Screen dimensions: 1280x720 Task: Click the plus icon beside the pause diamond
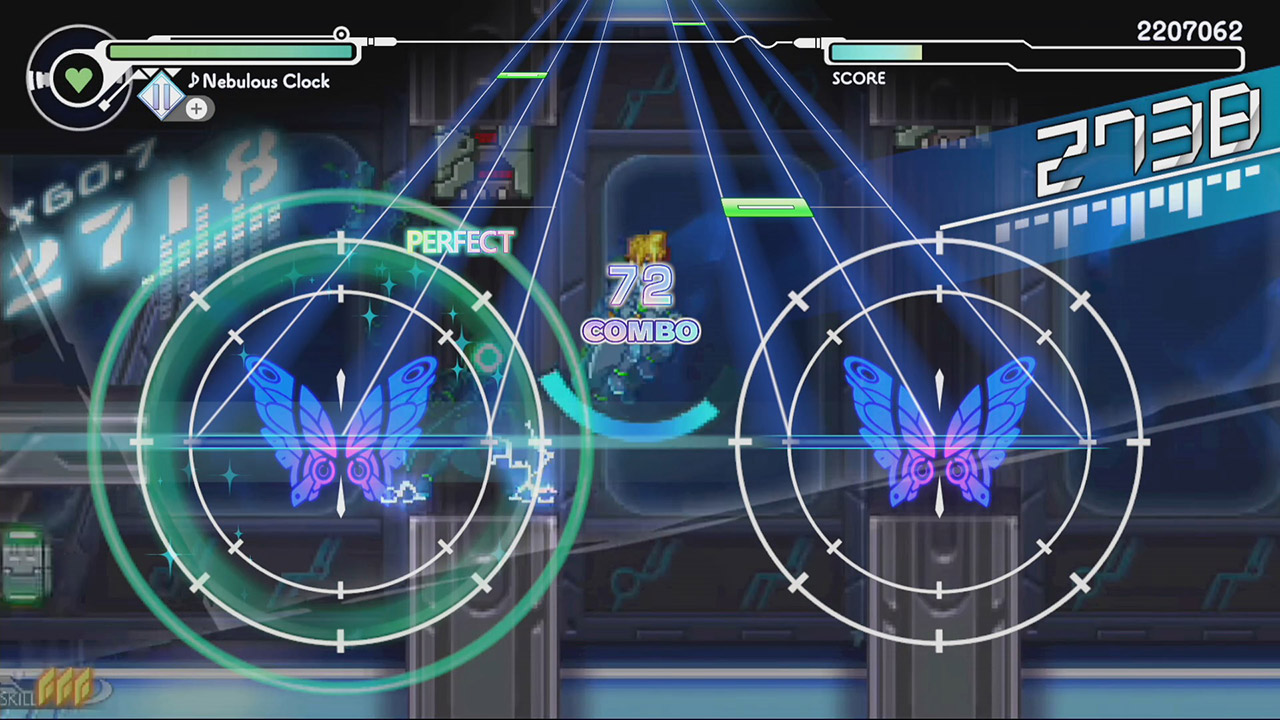(x=196, y=110)
